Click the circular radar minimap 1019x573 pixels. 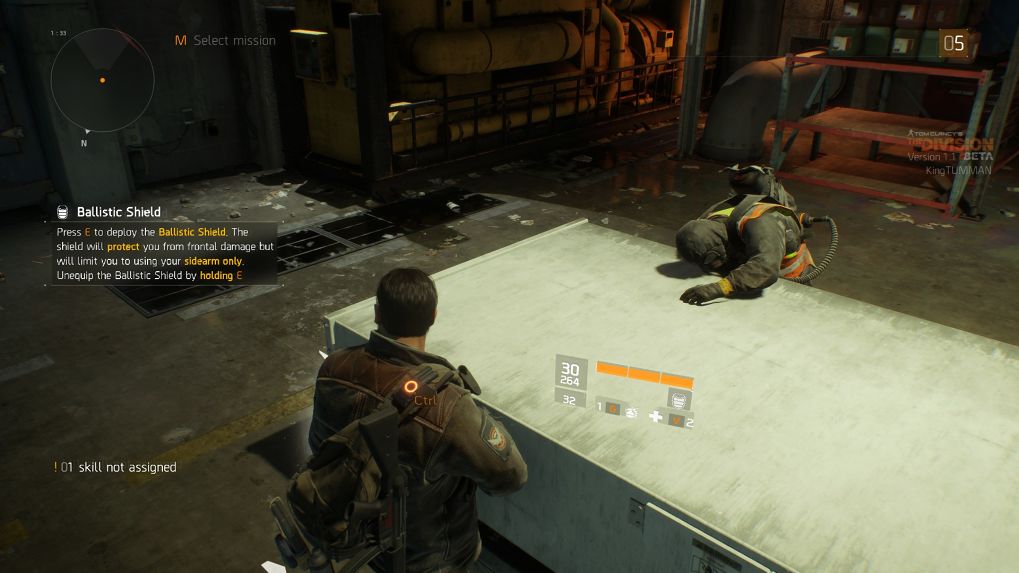[102, 79]
